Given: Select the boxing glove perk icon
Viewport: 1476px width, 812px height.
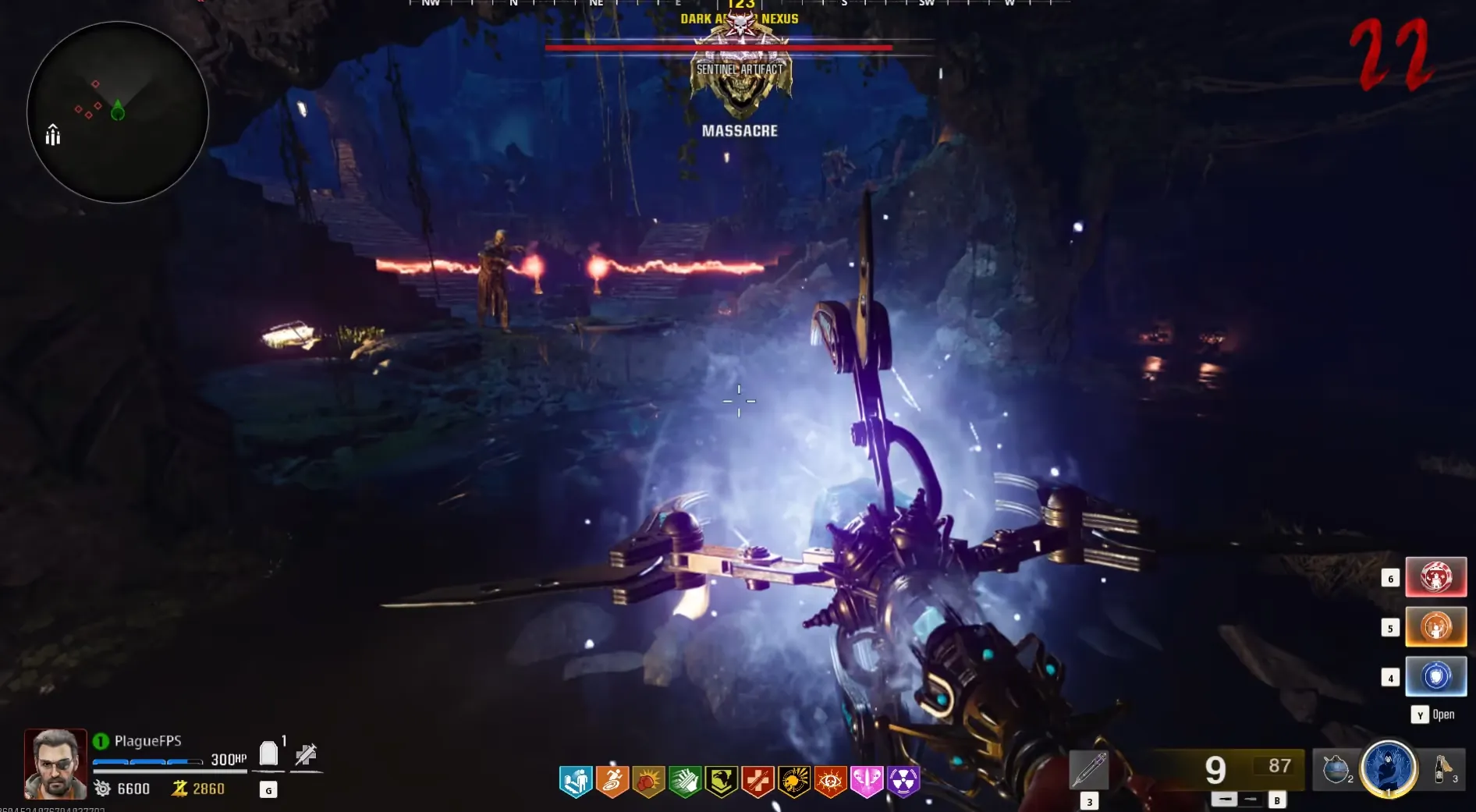Looking at the screenshot, I should 648,781.
